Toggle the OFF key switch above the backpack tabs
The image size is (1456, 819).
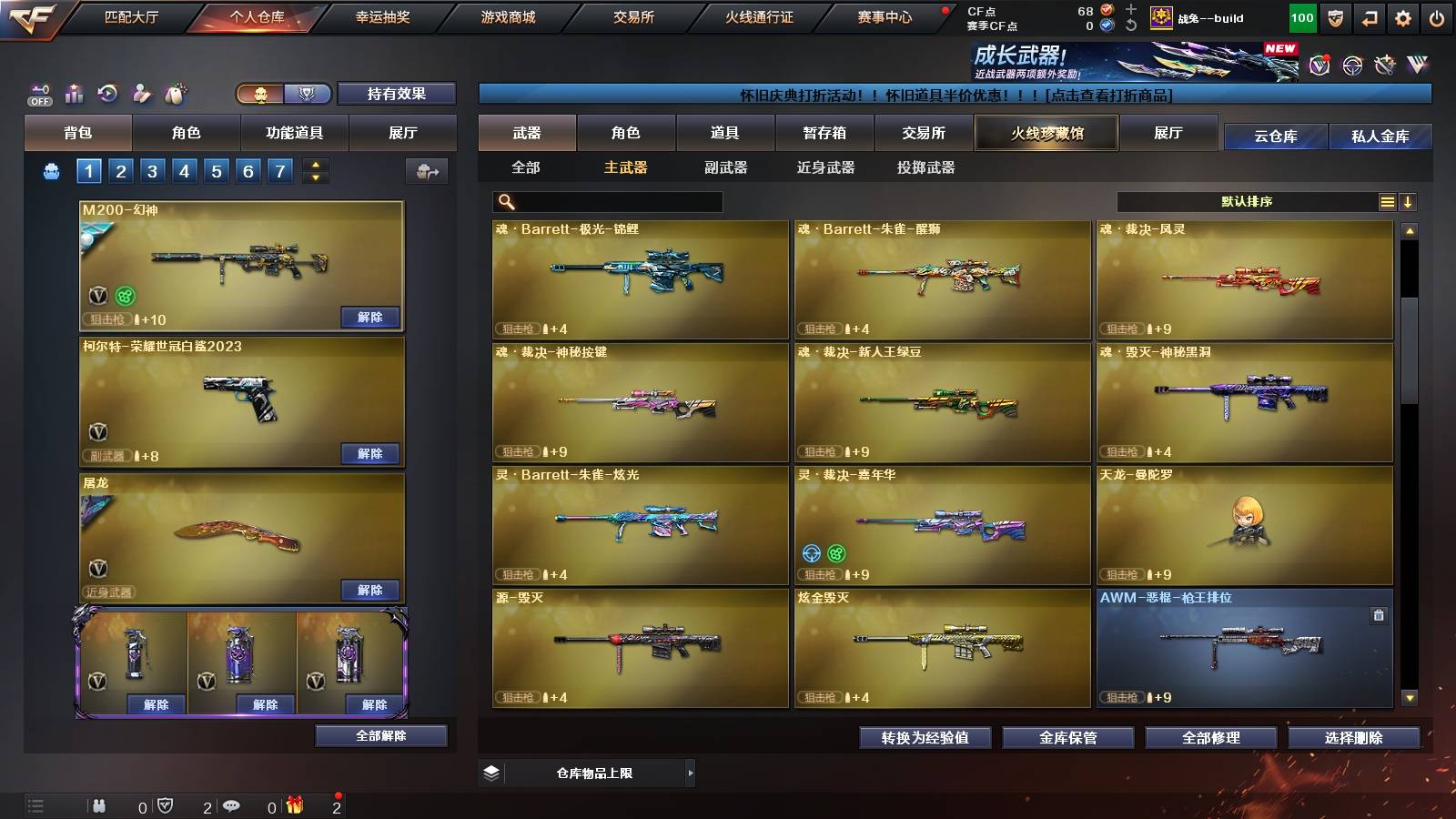click(38, 94)
